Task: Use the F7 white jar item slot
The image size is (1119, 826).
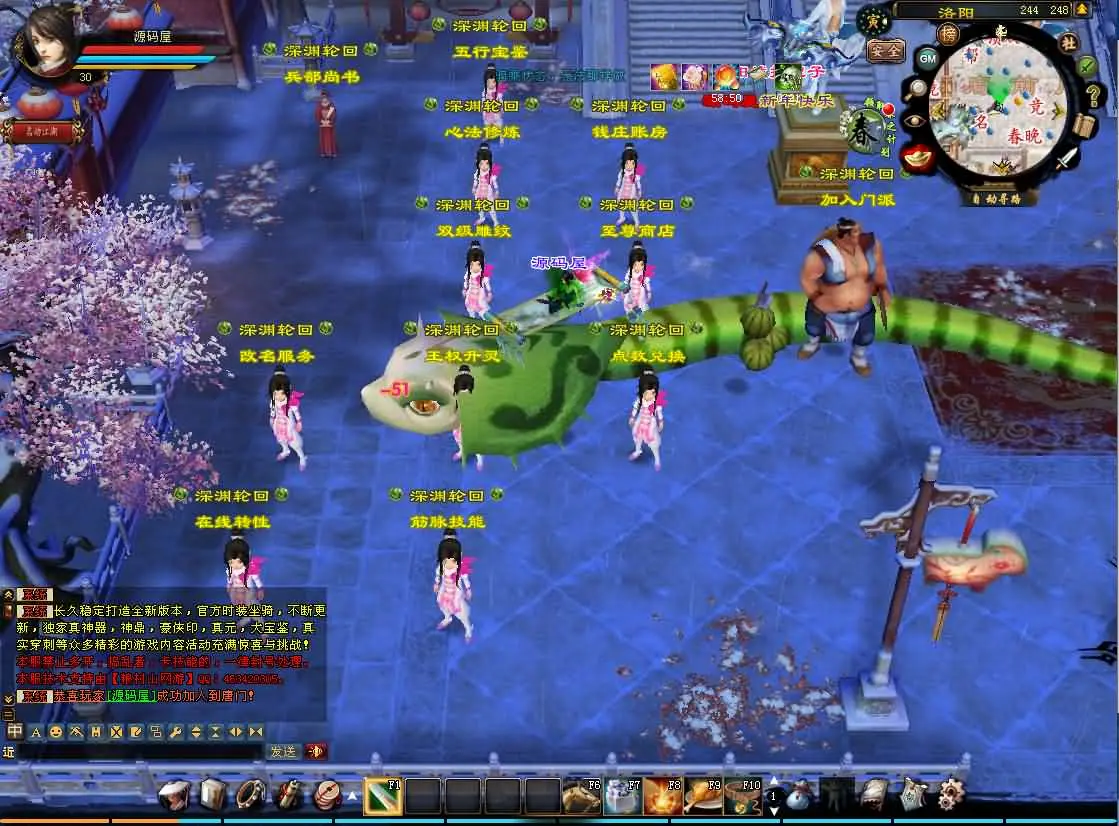Action: (x=622, y=796)
